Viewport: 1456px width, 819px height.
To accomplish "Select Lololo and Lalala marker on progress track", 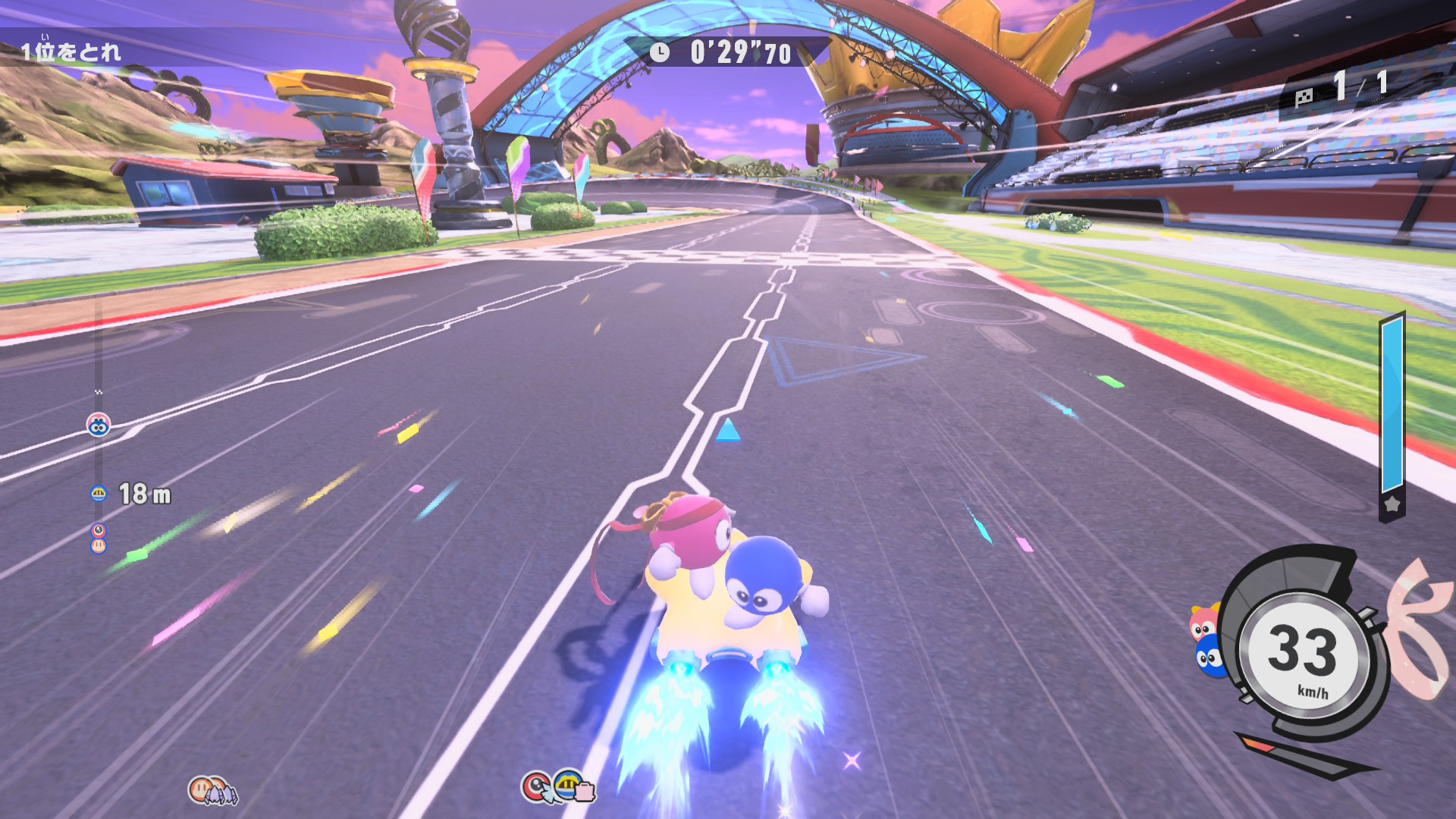I will click(x=99, y=425).
